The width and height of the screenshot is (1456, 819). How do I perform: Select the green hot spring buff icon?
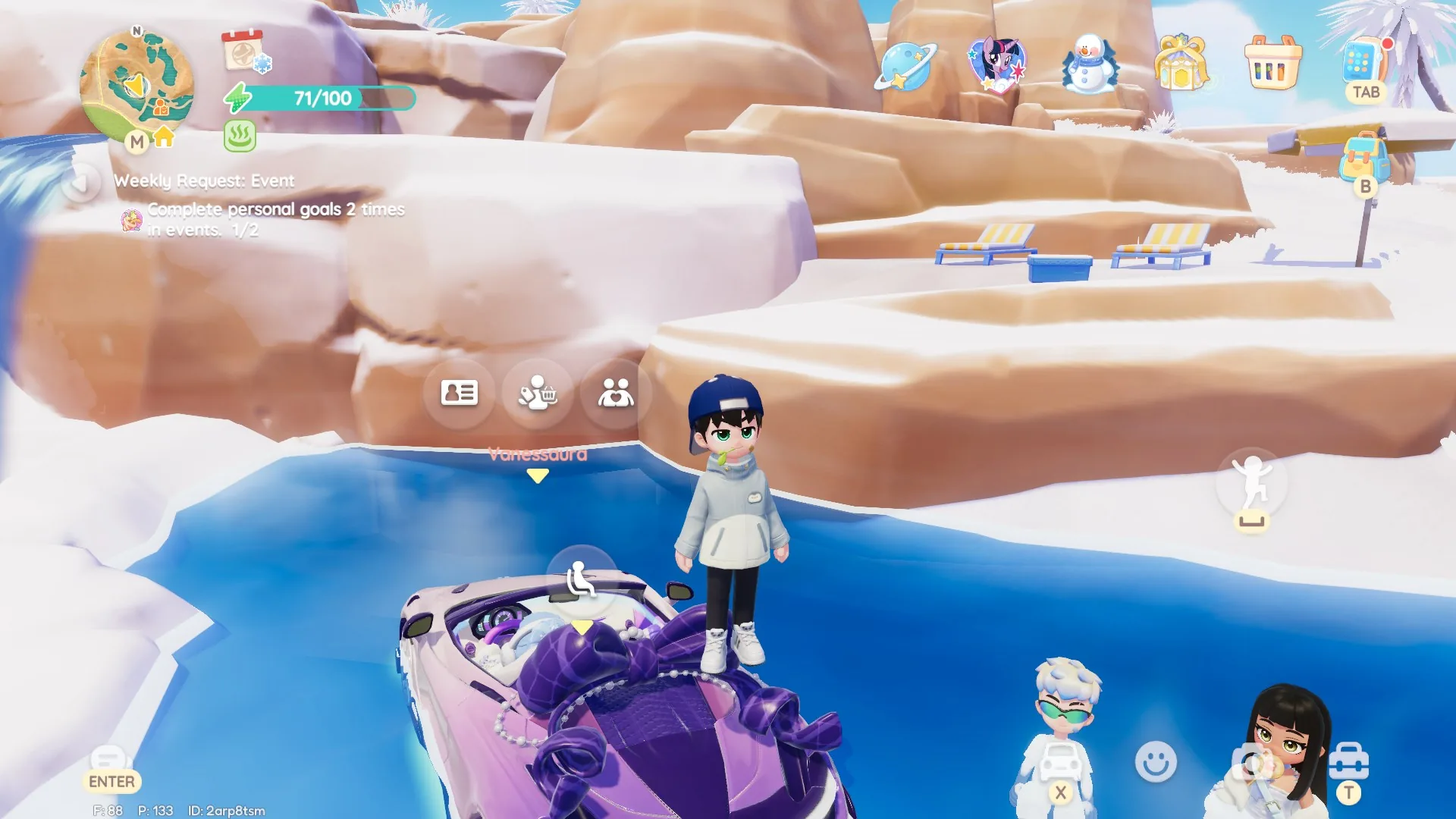[240, 137]
